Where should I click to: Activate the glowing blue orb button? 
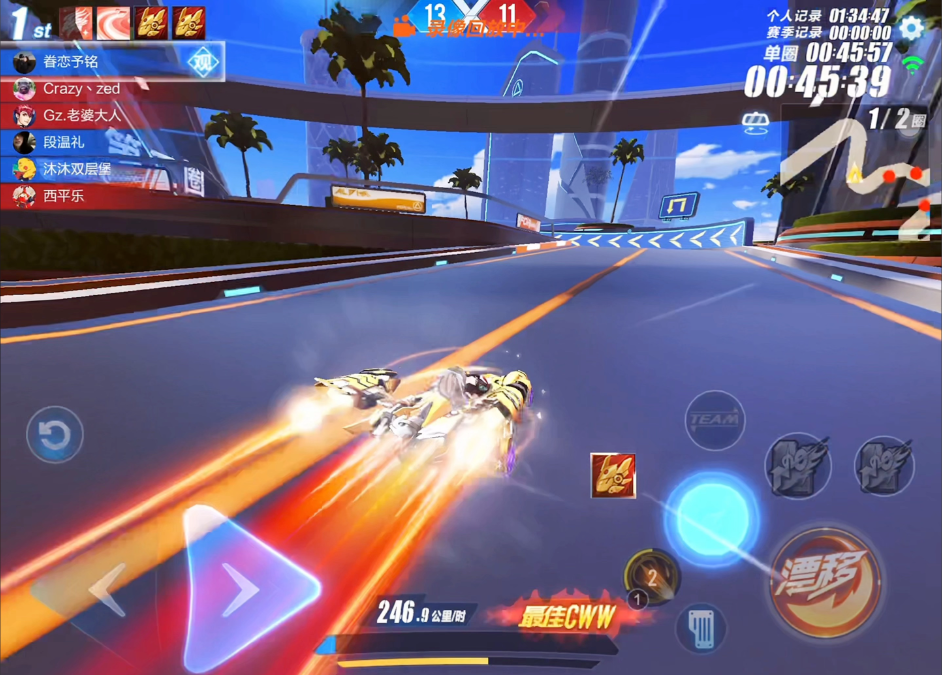point(711,519)
